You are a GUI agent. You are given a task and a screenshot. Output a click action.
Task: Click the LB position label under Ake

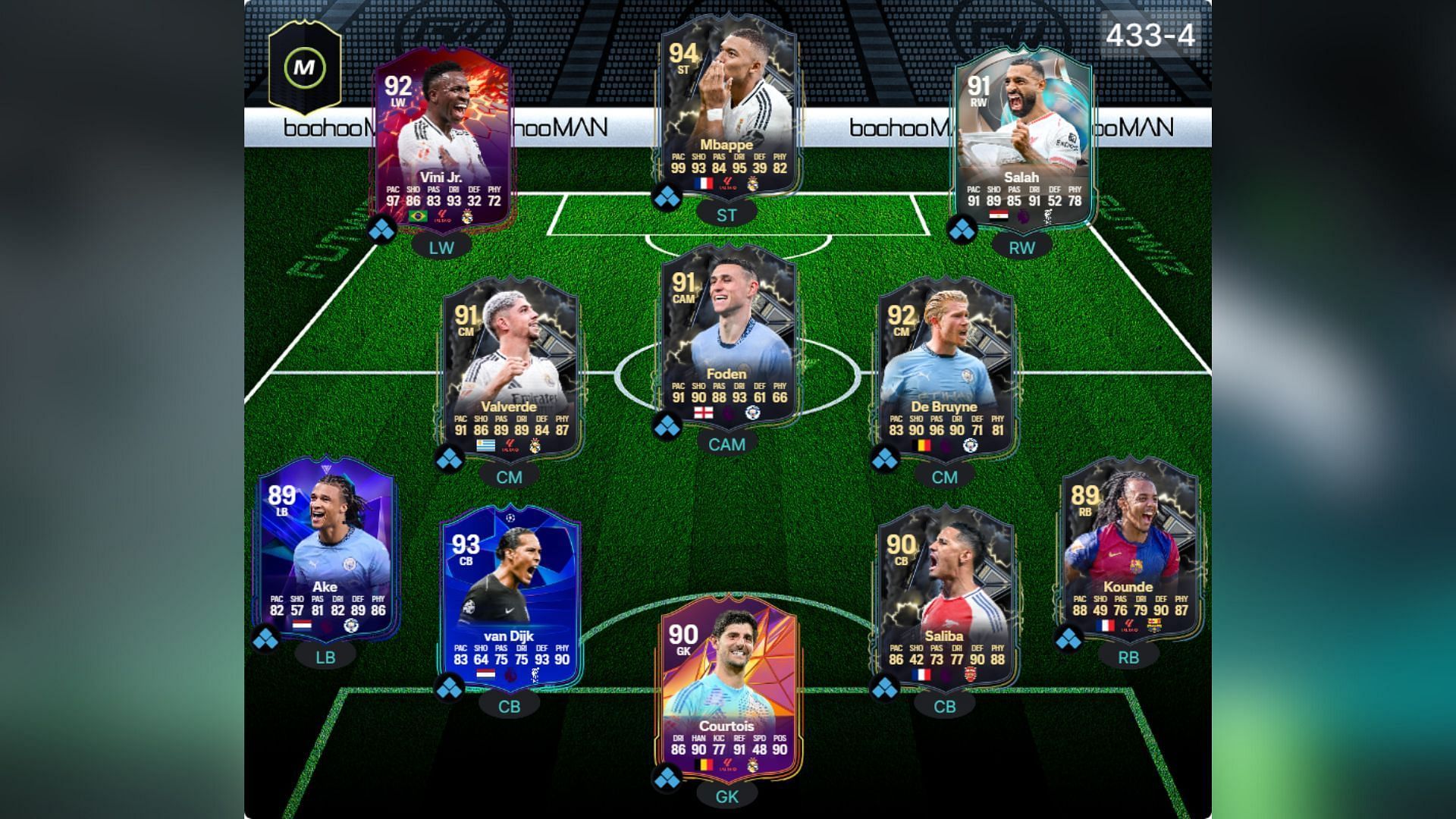pyautogui.click(x=325, y=657)
